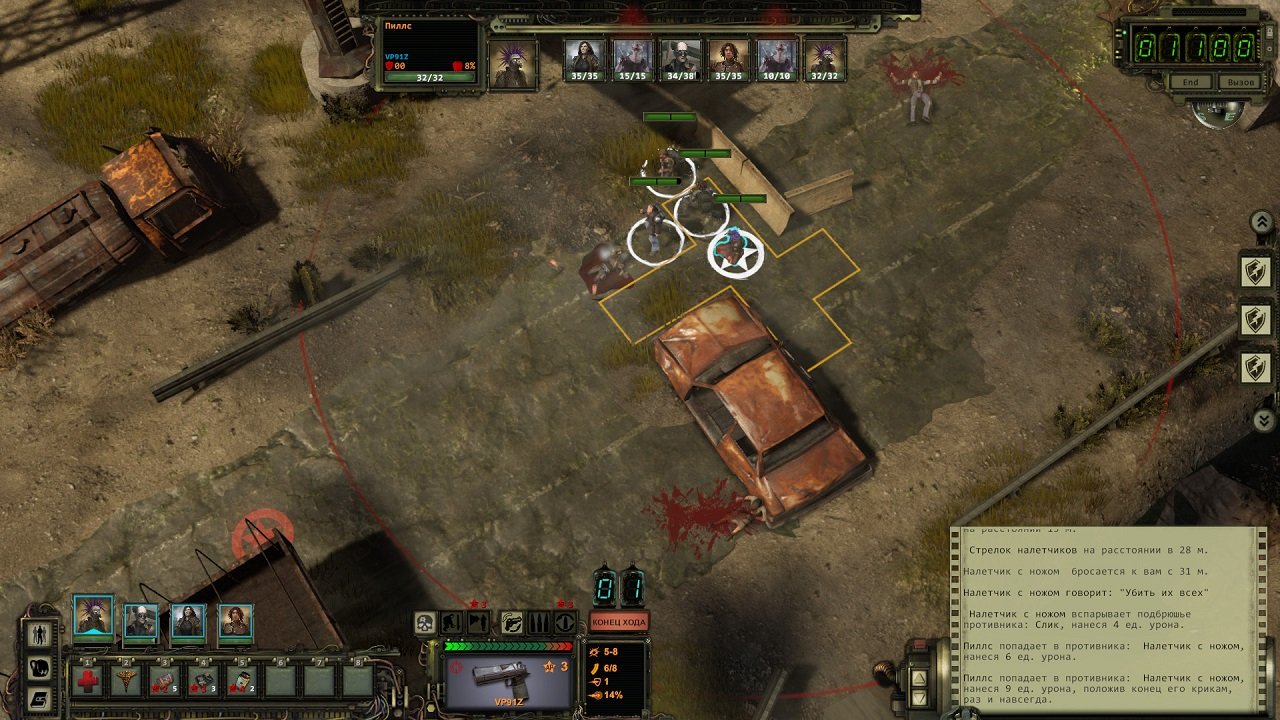The width and height of the screenshot is (1280, 720).
Task: Toggle the middle shield defense indicator
Action: click(x=1256, y=317)
